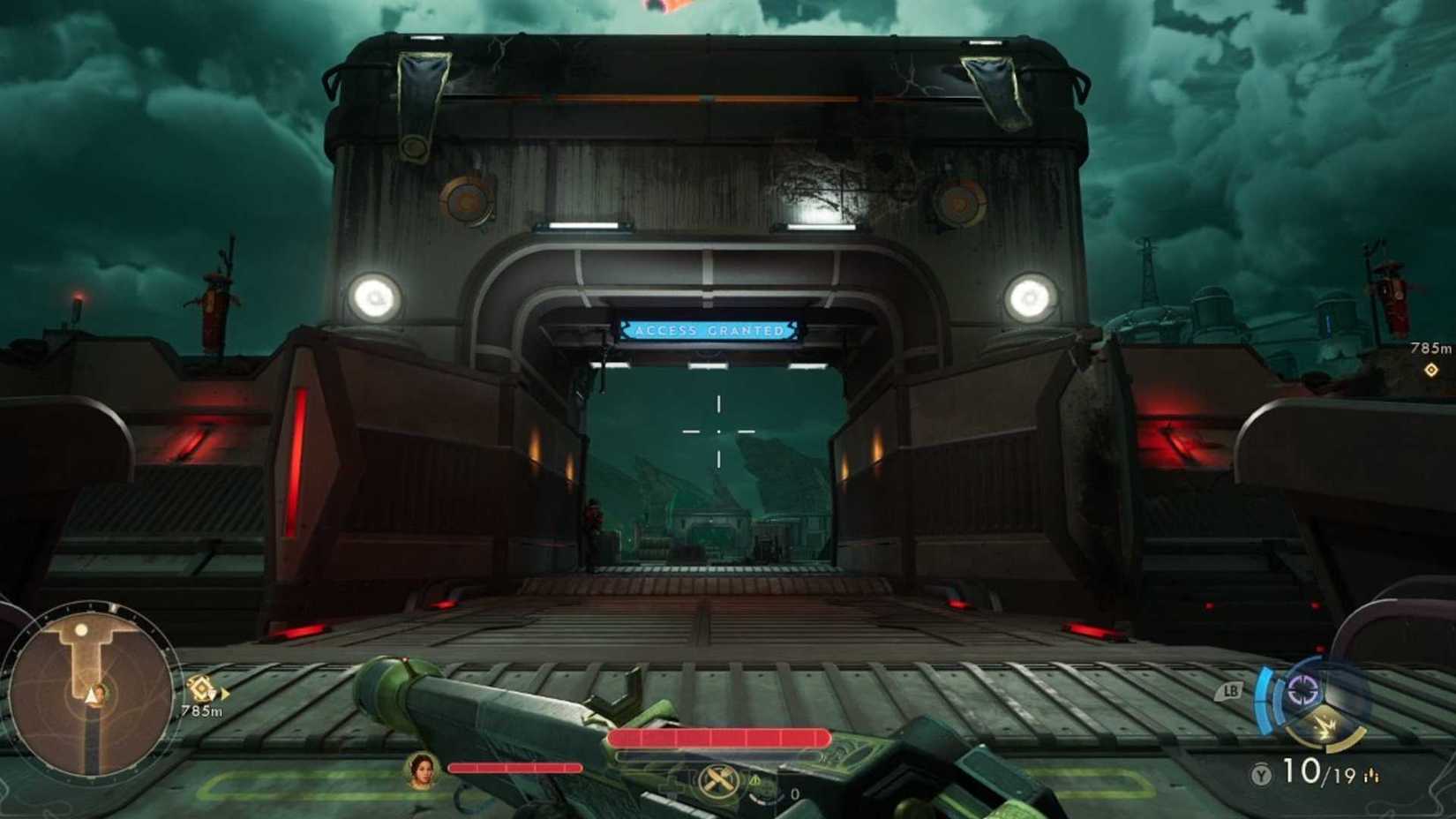This screenshot has height=819, width=1456.
Task: Click the Y button reload prompt icon
Action: (1262, 773)
